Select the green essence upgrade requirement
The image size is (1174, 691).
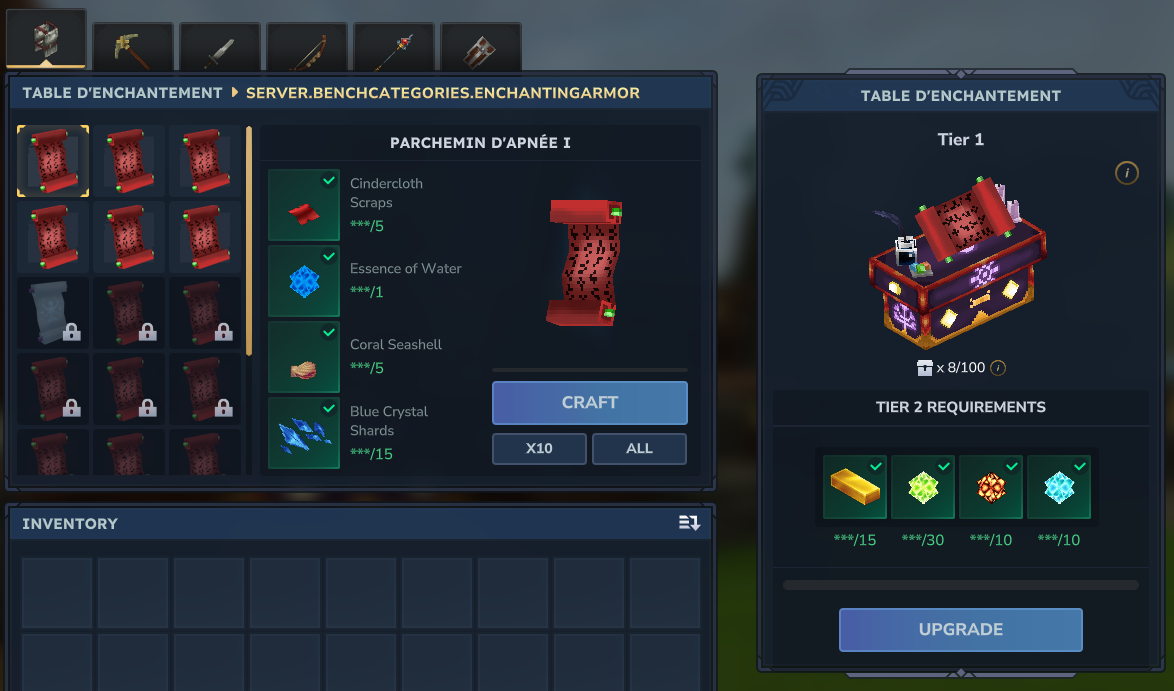coord(922,487)
